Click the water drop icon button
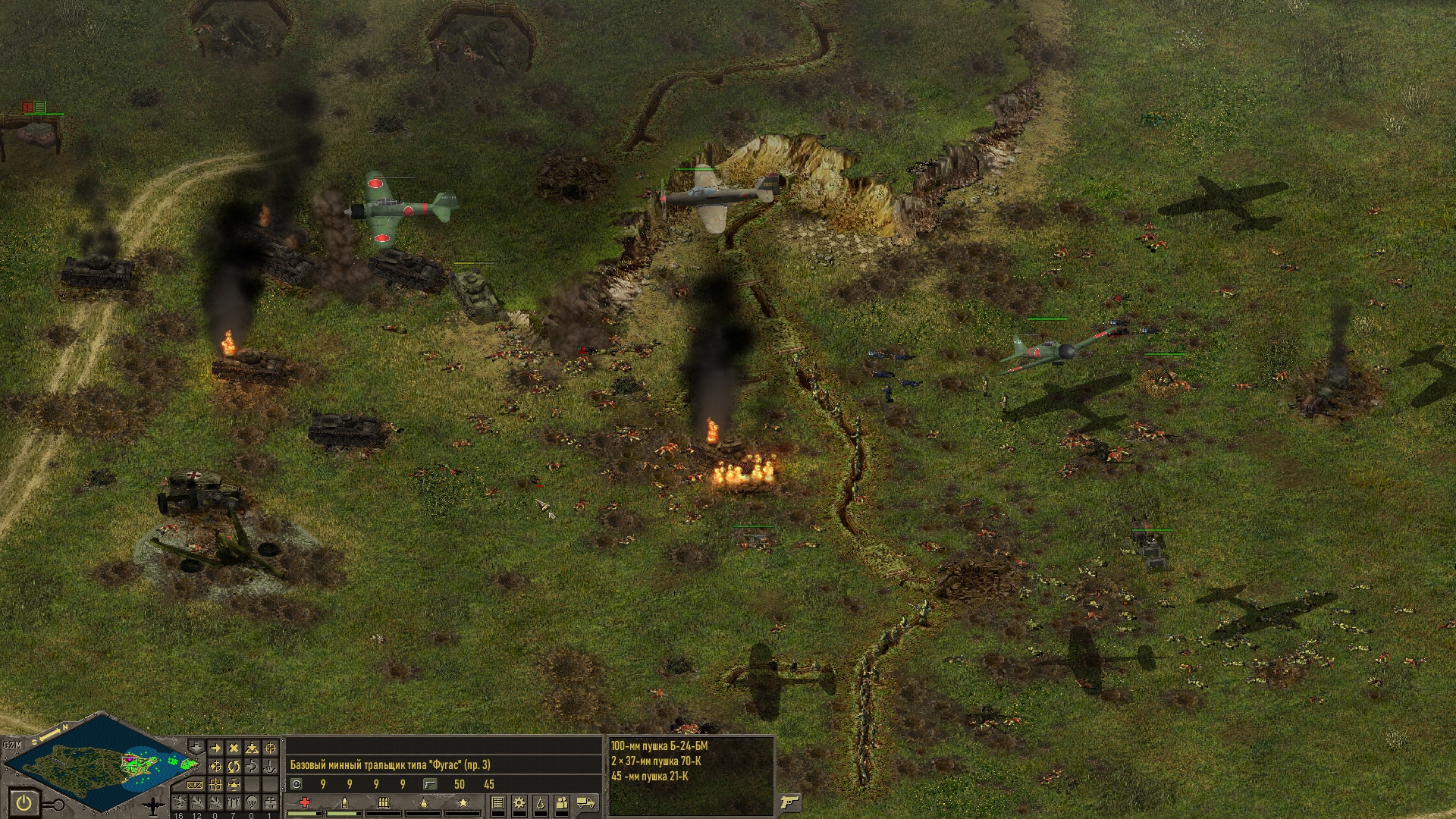The height and width of the screenshot is (819, 1456). pyautogui.click(x=541, y=802)
